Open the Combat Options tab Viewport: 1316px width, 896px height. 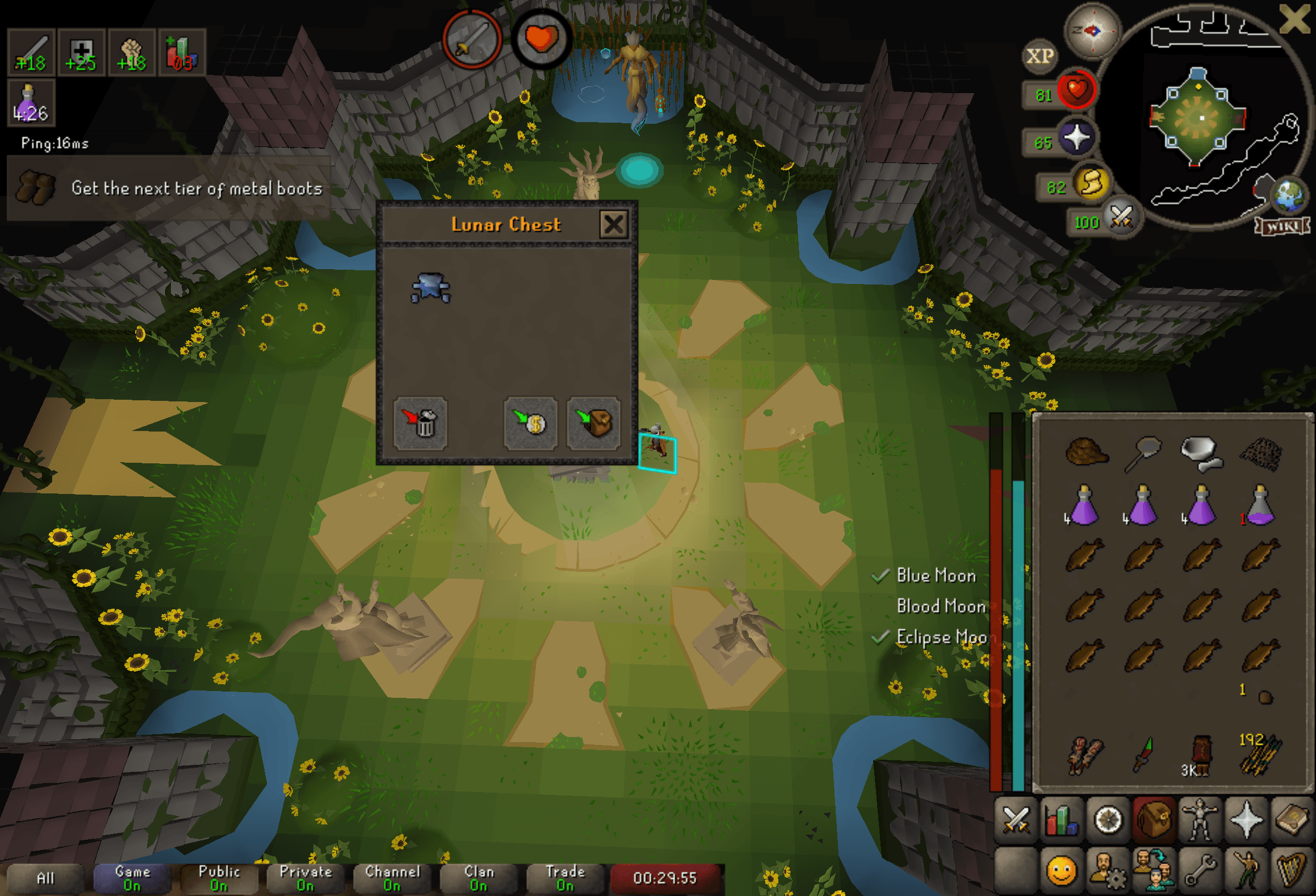pyautogui.click(x=1016, y=818)
